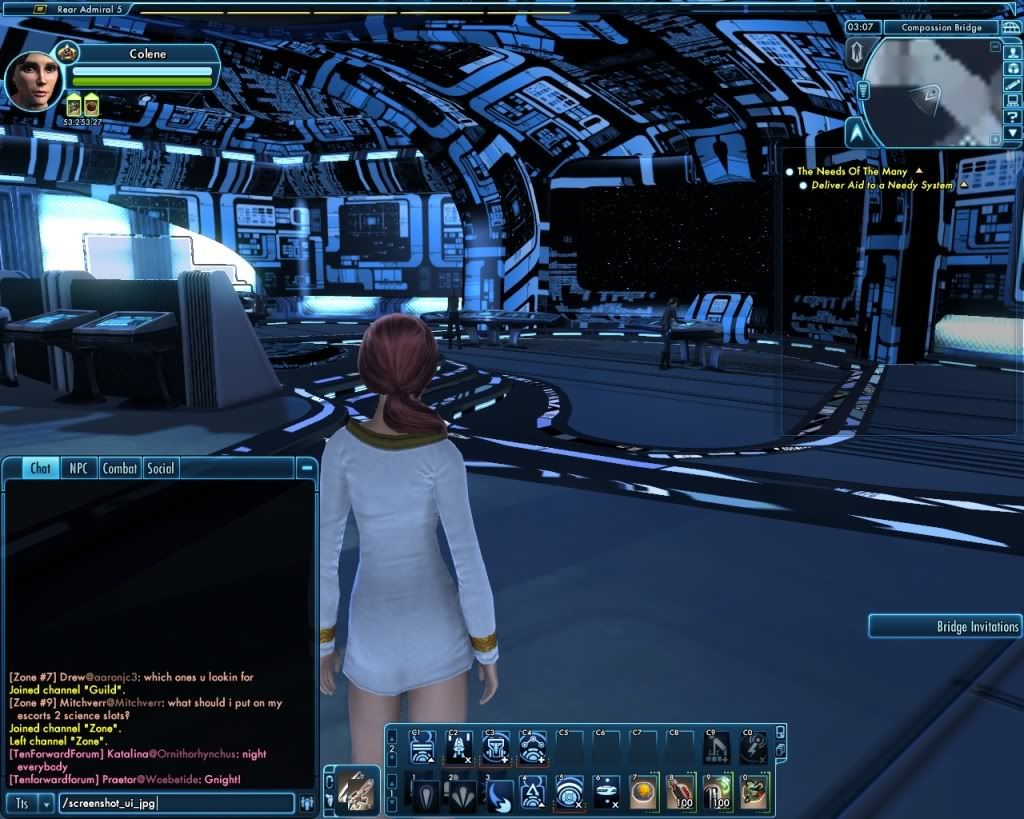The height and width of the screenshot is (819, 1024).
Task: Click Colene's character portrait
Action: 34,81
